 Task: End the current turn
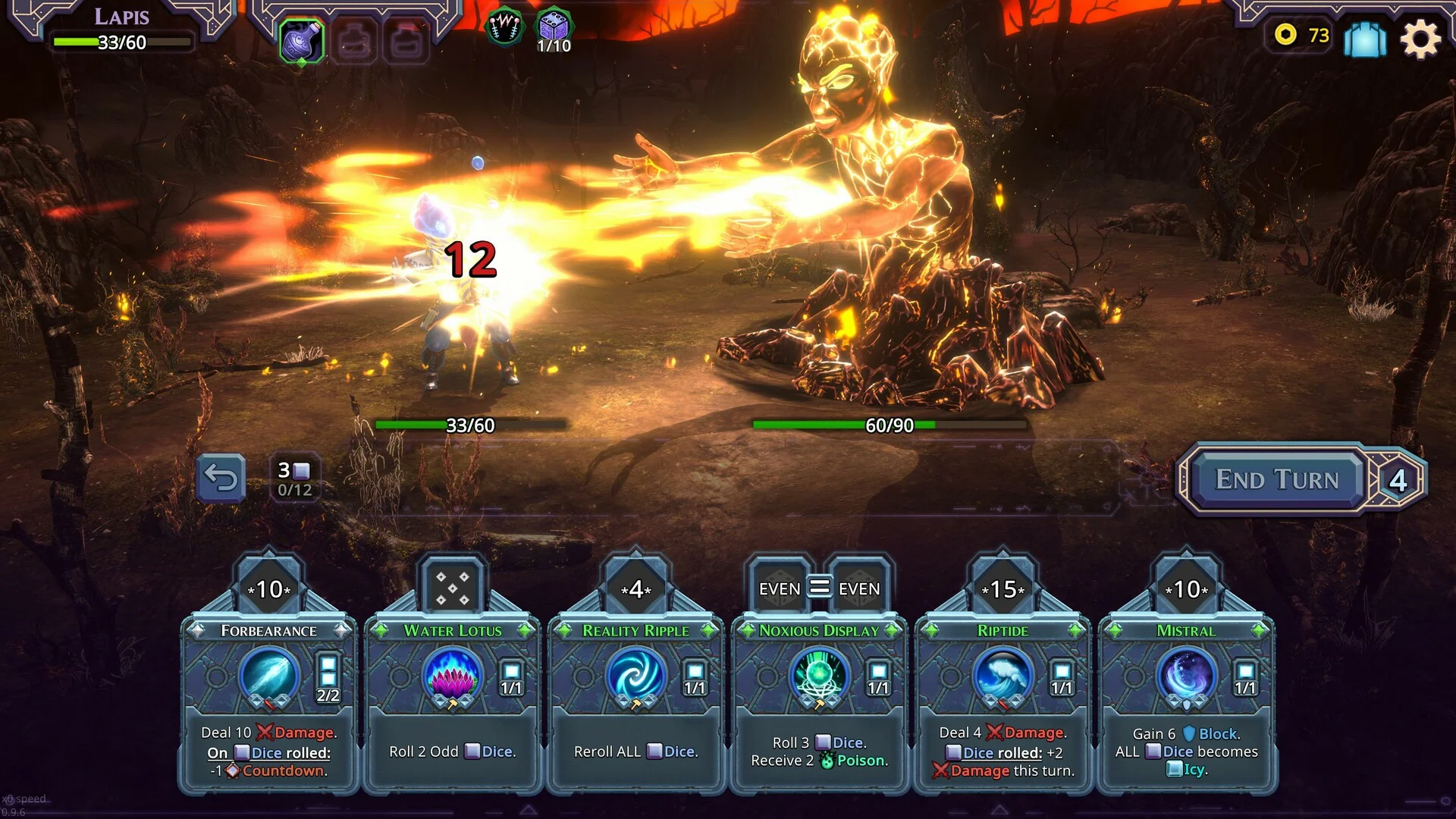tap(1277, 479)
